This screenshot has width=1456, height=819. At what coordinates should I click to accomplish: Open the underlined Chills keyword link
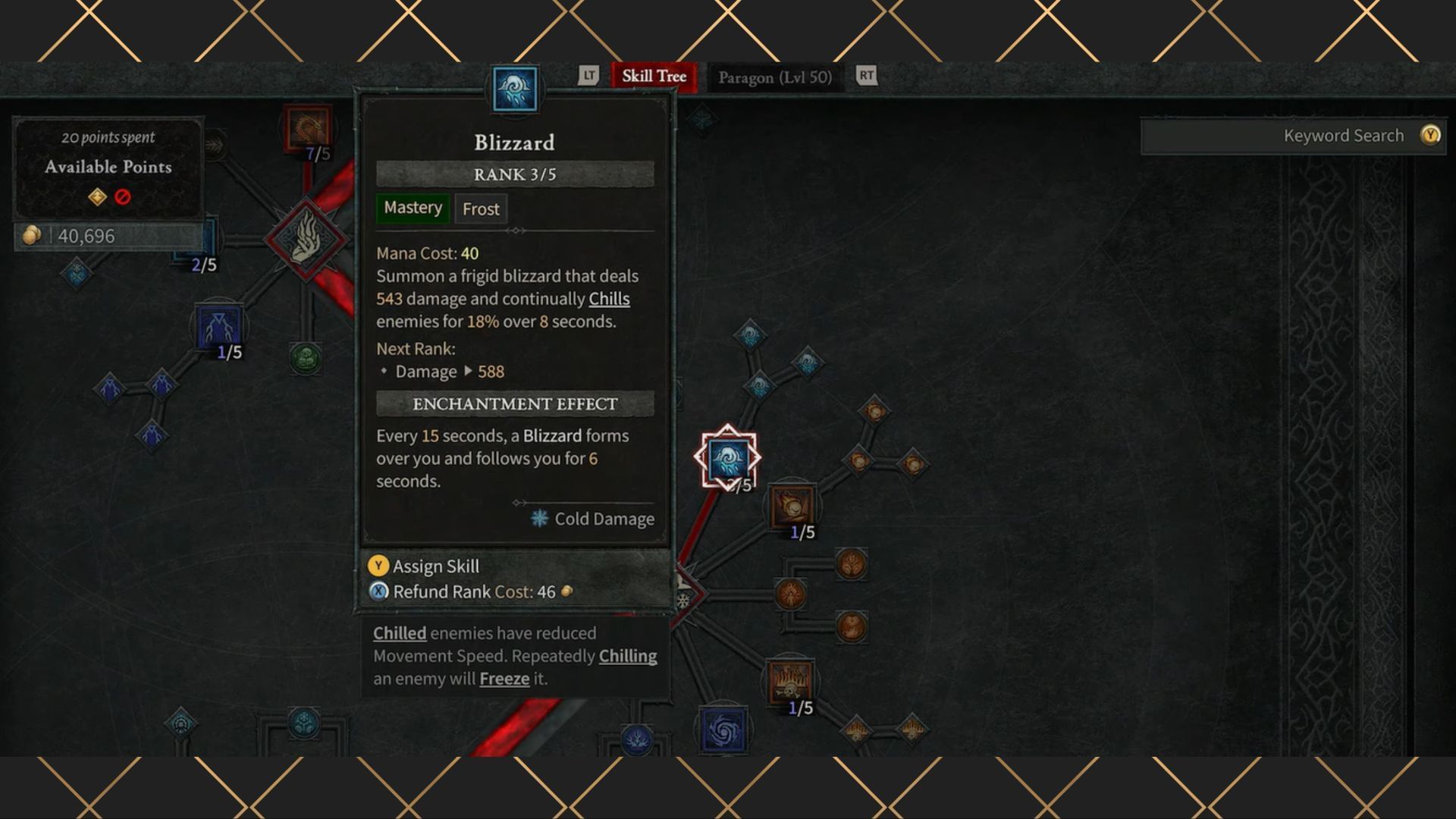[610, 299]
